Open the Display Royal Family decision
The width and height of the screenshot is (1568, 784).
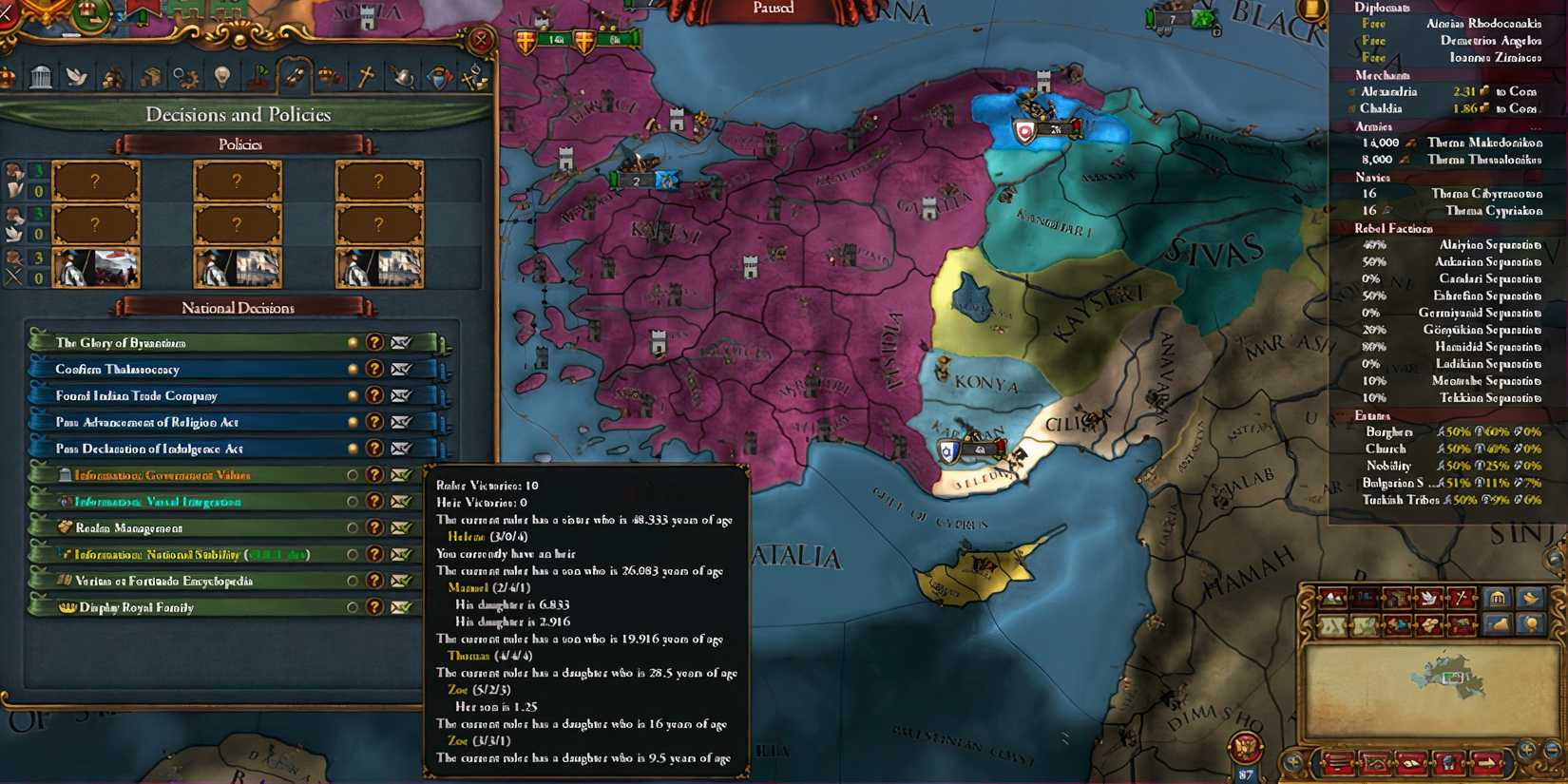click(190, 607)
